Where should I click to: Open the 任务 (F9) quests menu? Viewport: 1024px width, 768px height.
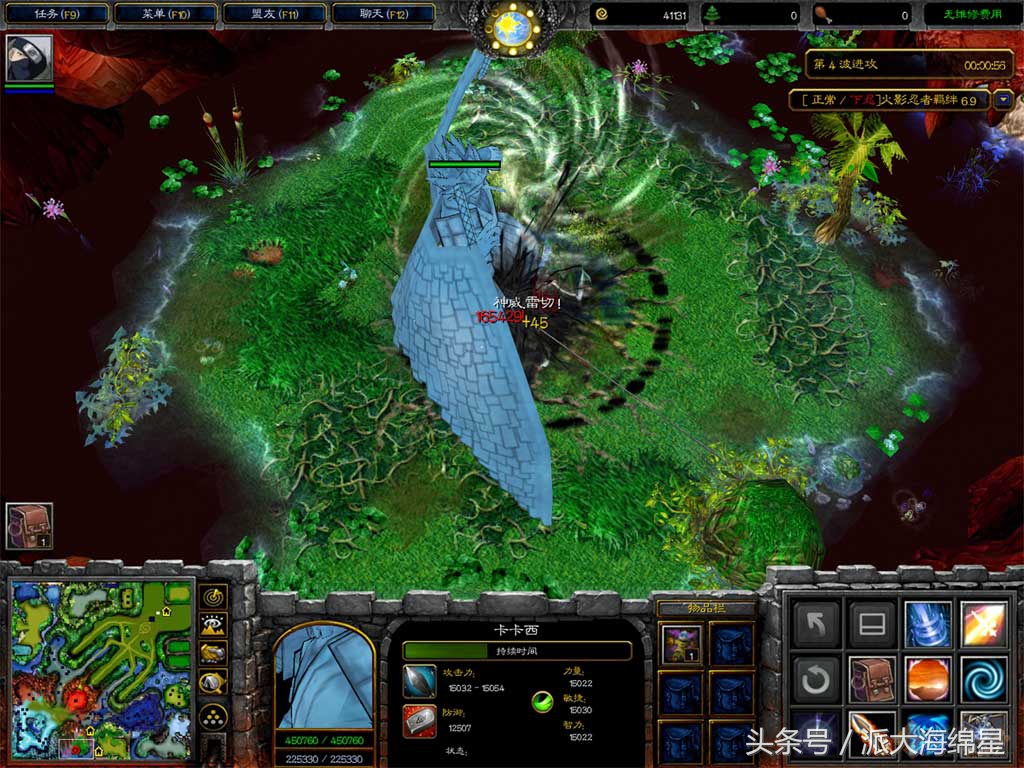54,14
